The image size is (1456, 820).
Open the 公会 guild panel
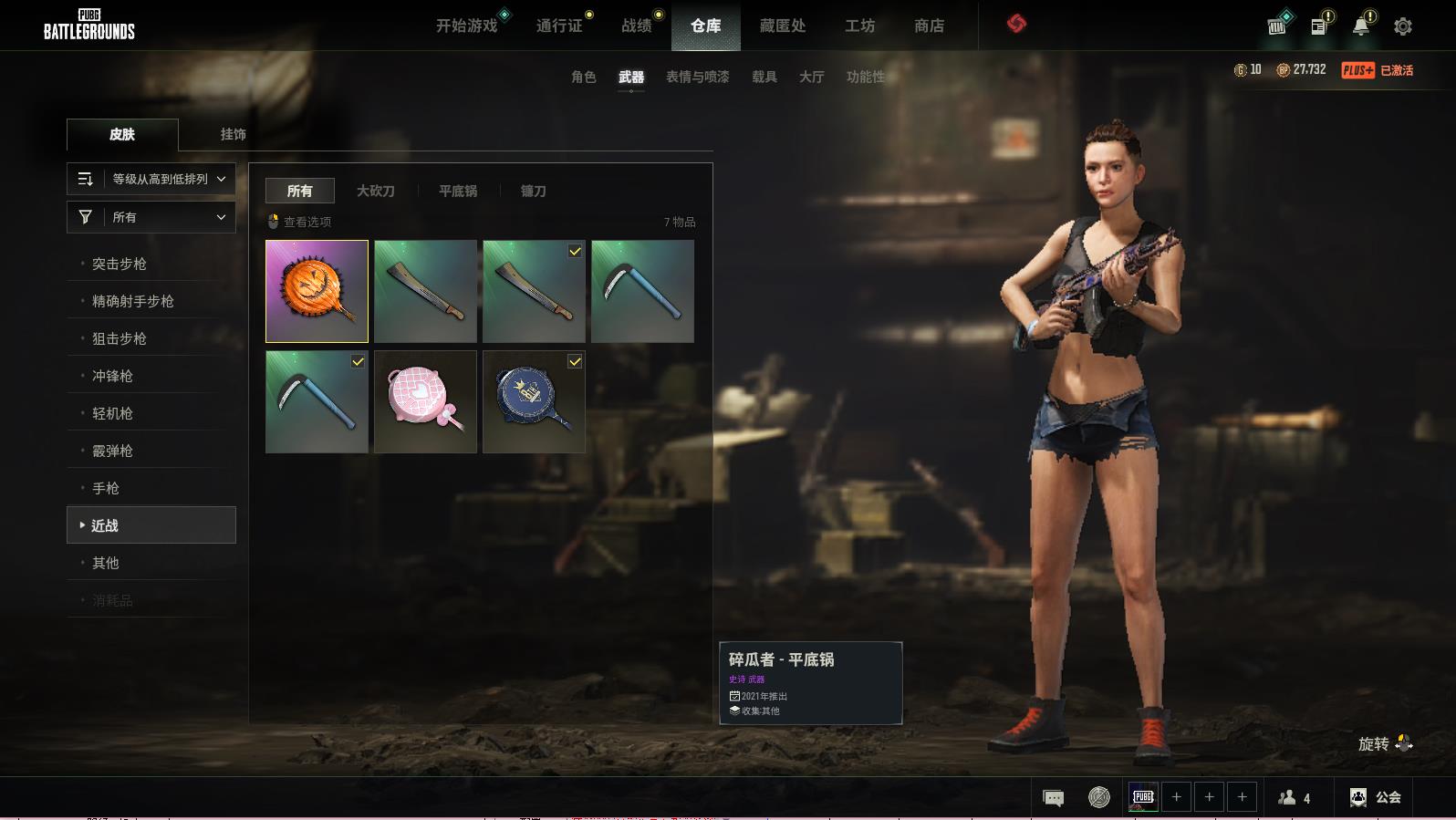pyautogui.click(x=1376, y=797)
